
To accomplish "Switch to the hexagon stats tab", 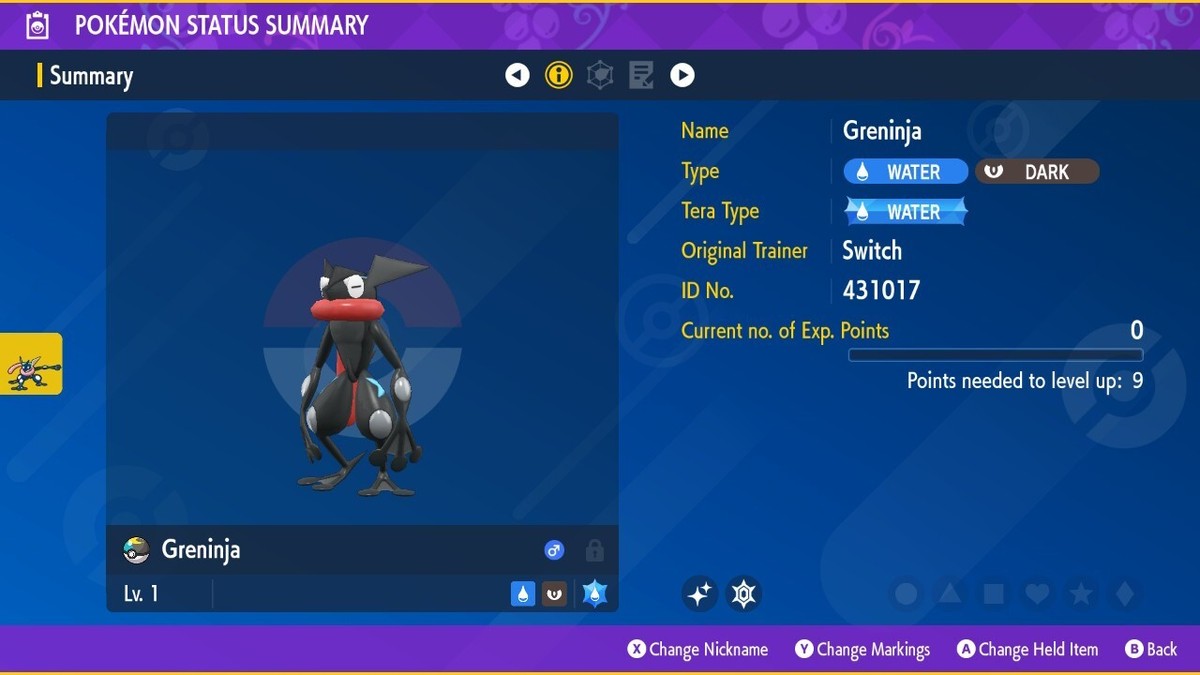I will click(600, 75).
